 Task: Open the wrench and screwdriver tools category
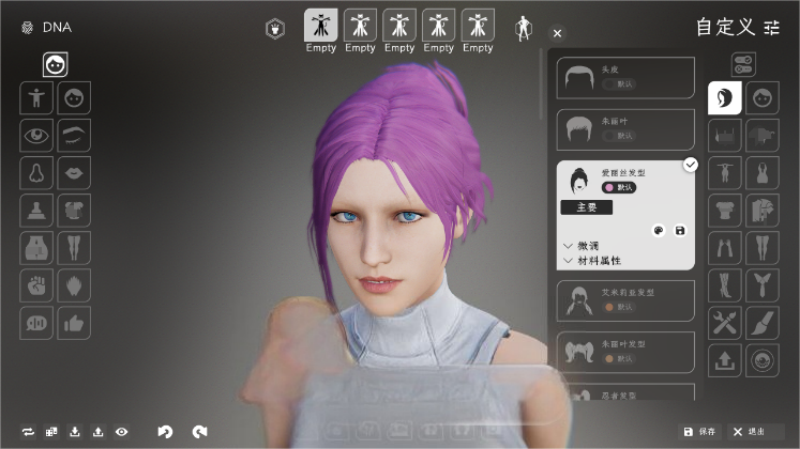click(724, 322)
